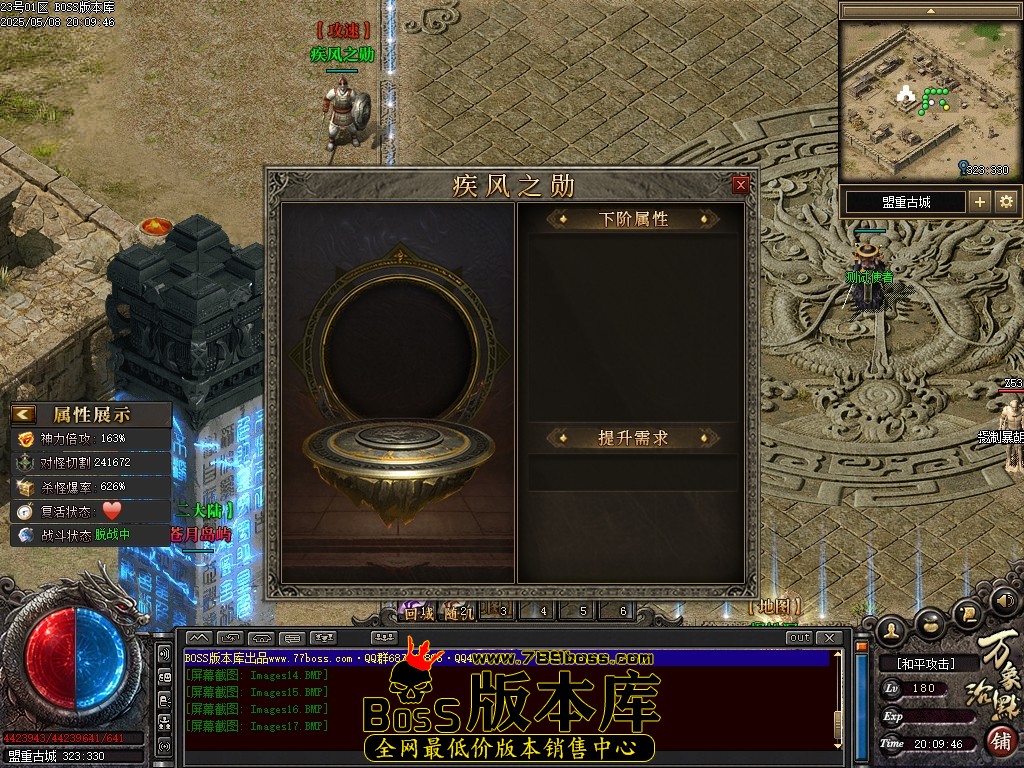This screenshot has width=1024, height=768.
Task: Select the chat line mentioning Images17.BMP
Action: (x=257, y=726)
